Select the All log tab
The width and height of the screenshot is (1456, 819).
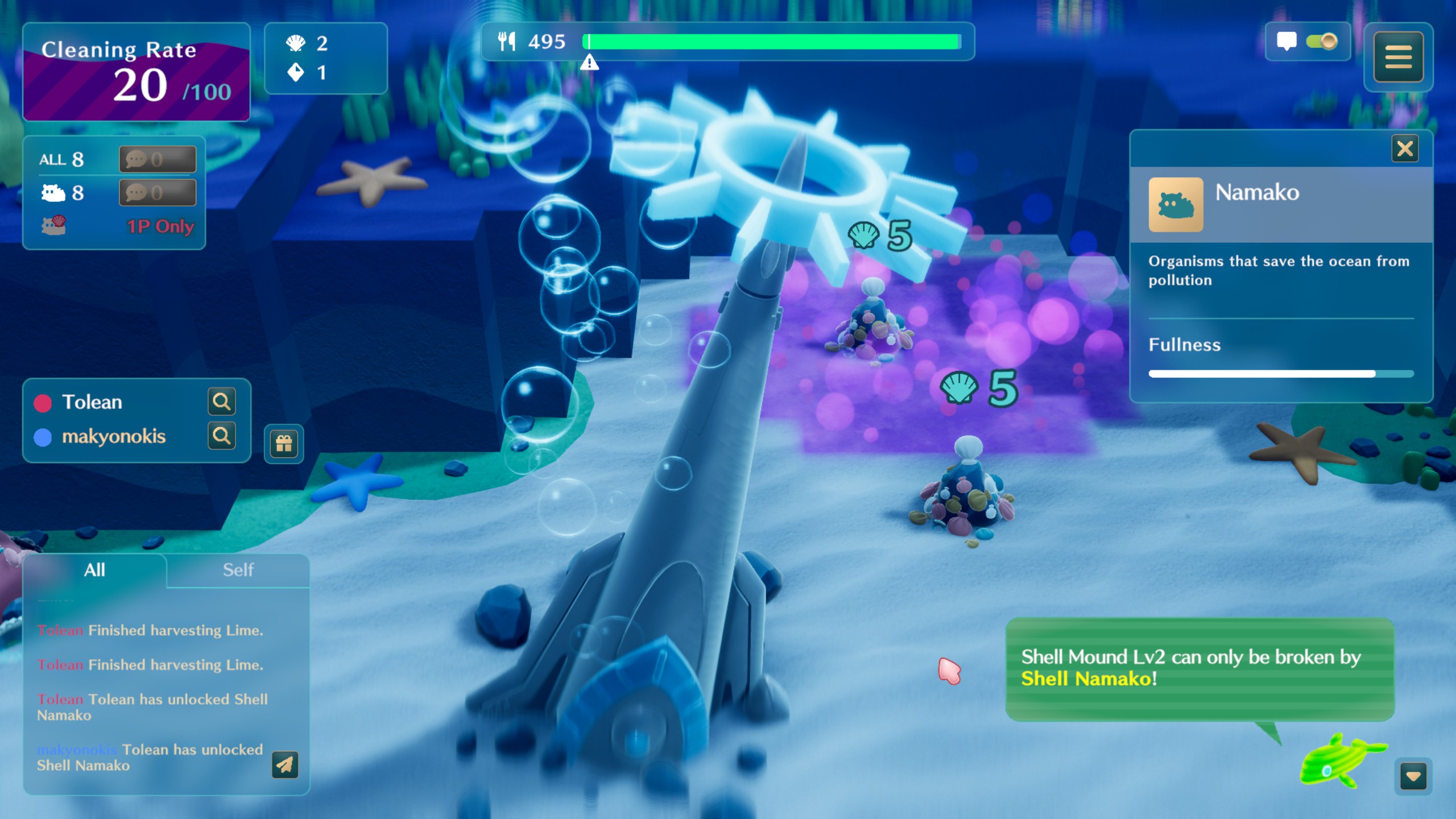tap(94, 570)
